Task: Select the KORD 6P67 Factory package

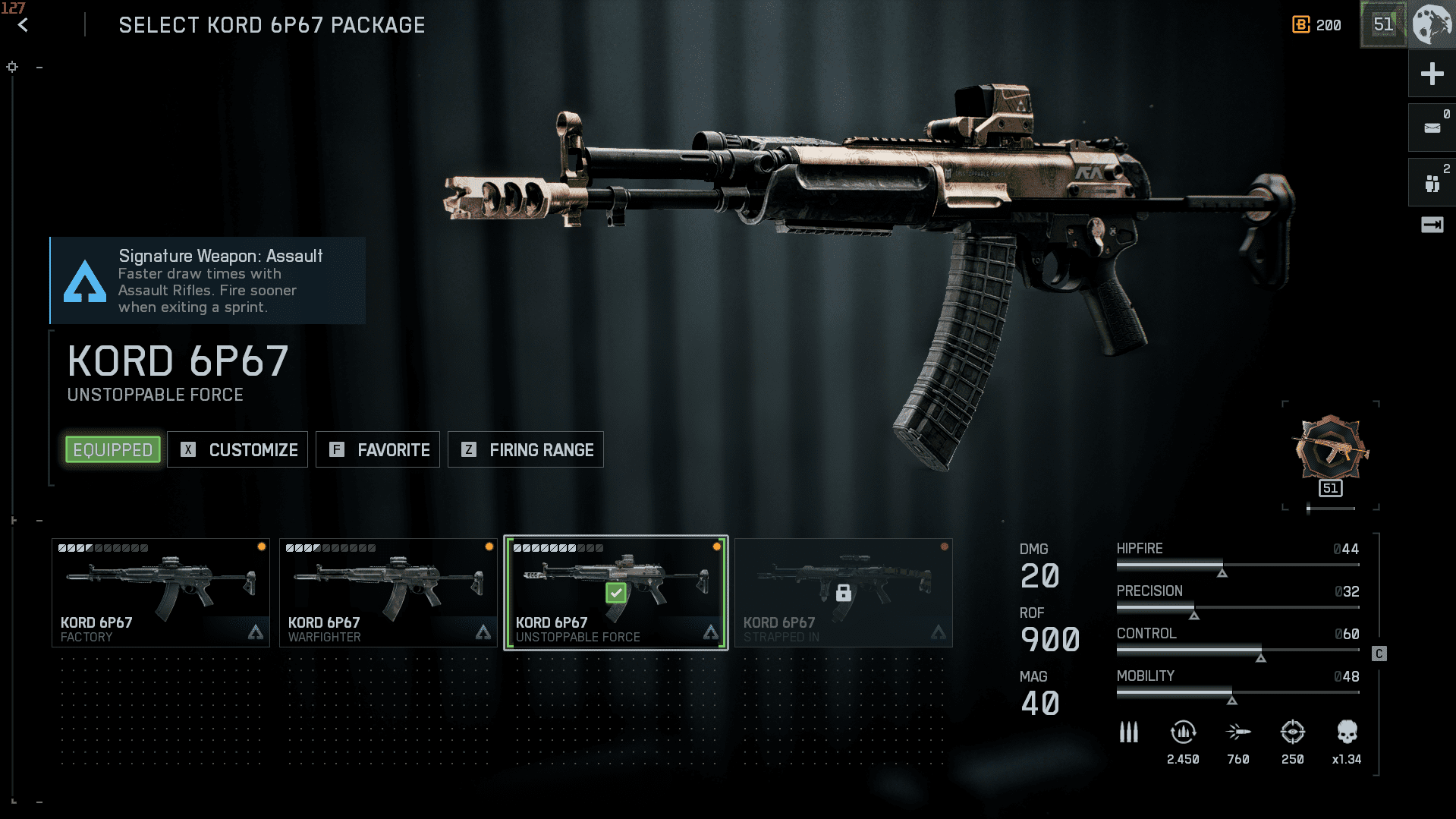Action: (161, 593)
